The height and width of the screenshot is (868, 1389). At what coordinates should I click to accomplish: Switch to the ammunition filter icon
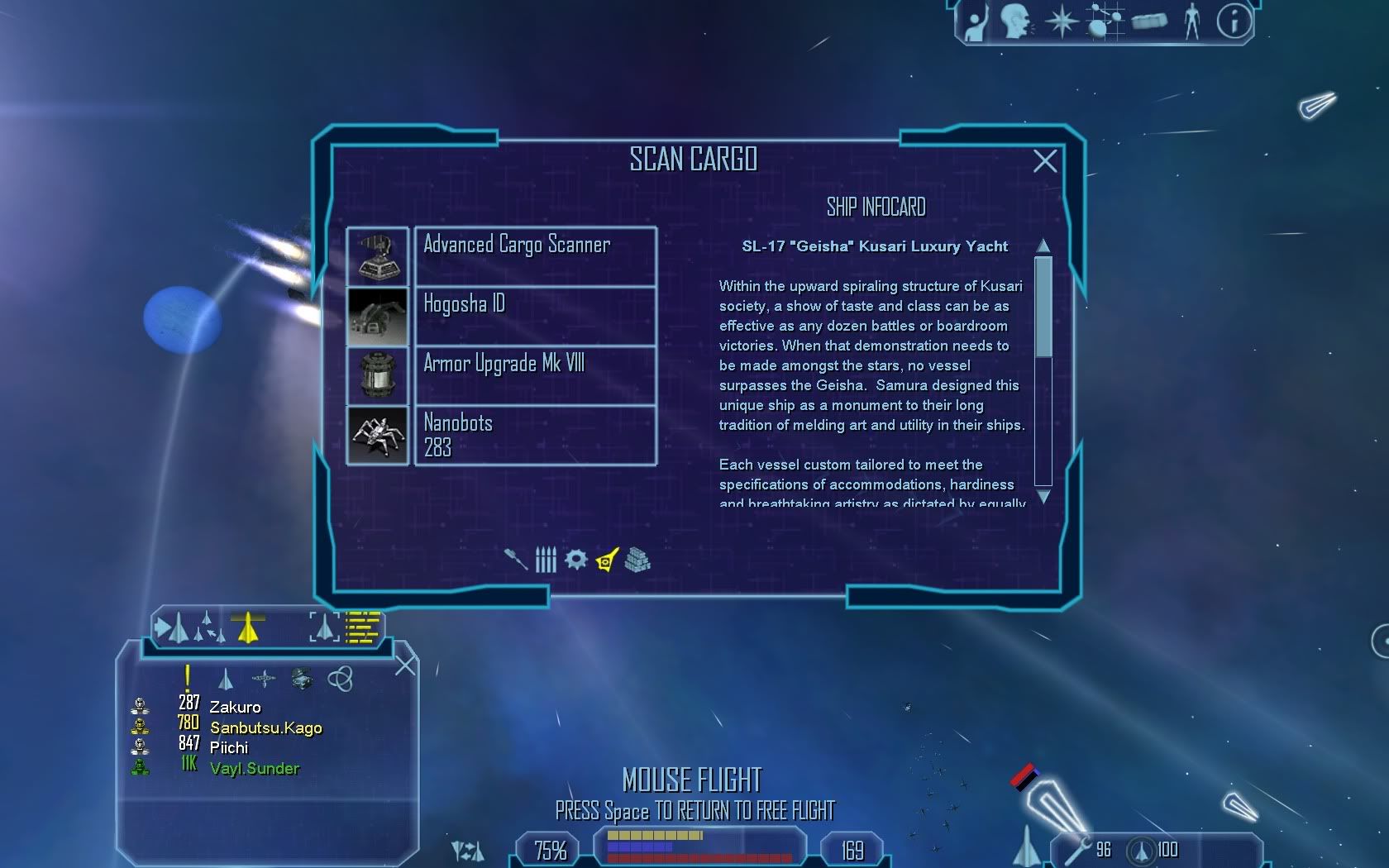(x=546, y=560)
